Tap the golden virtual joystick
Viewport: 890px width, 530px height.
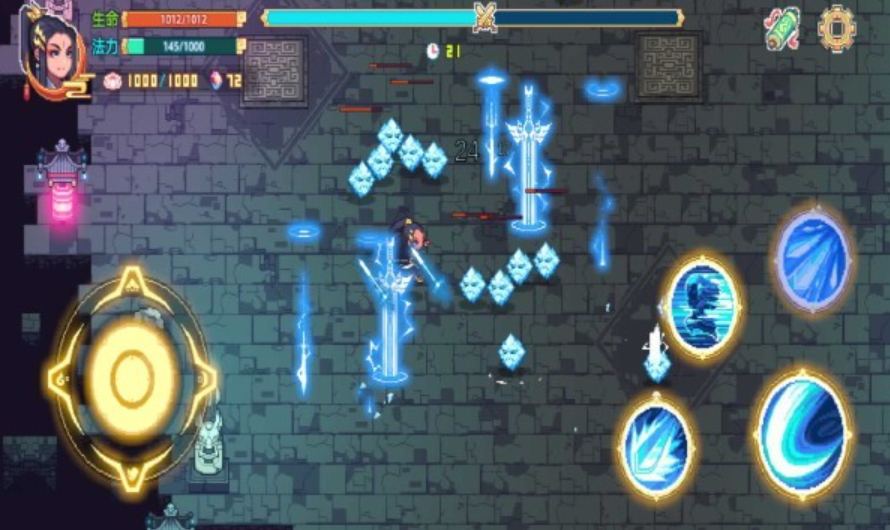point(131,378)
